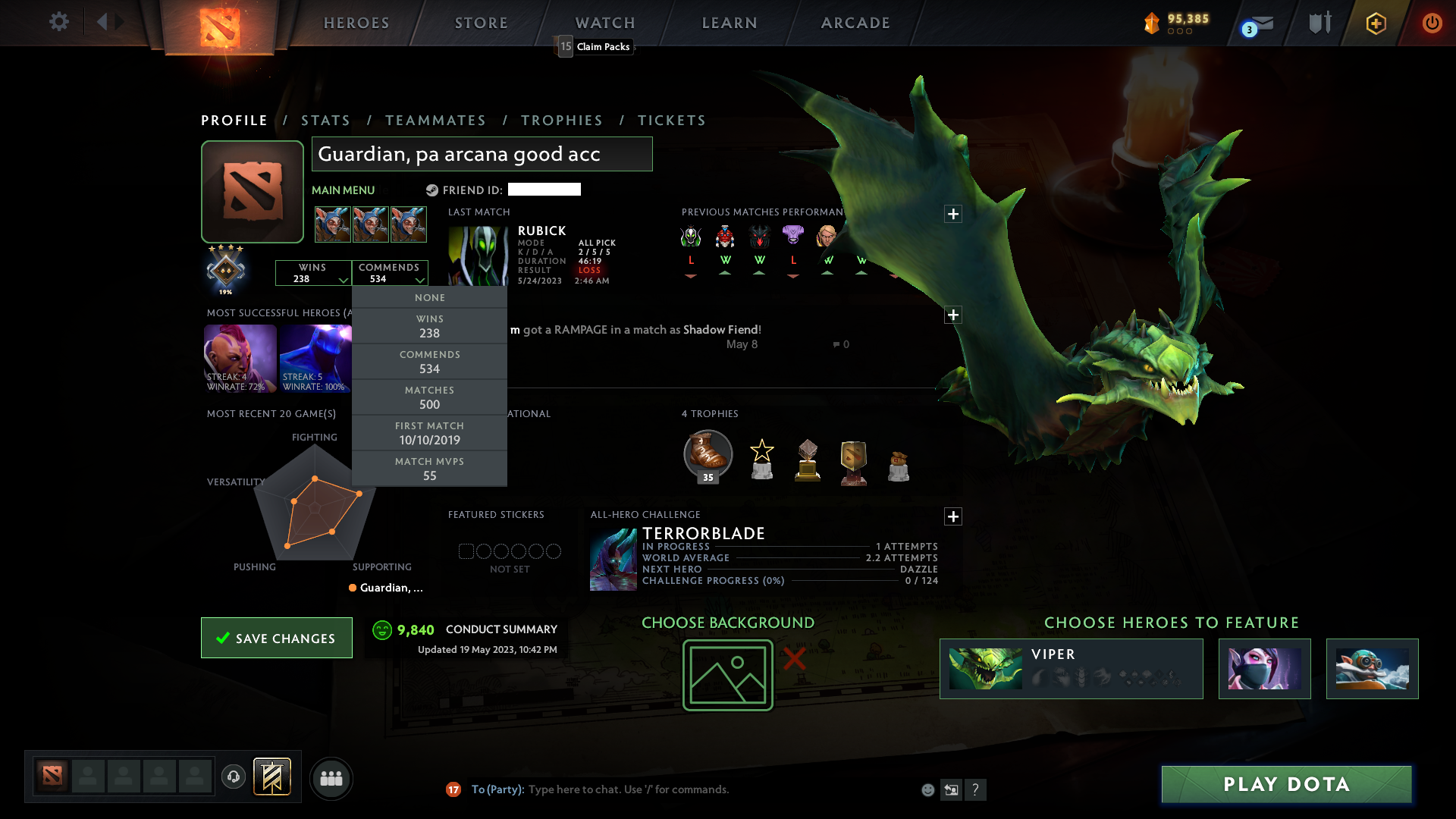Click the gold Dota Plus hexagon icon

coord(1375,24)
